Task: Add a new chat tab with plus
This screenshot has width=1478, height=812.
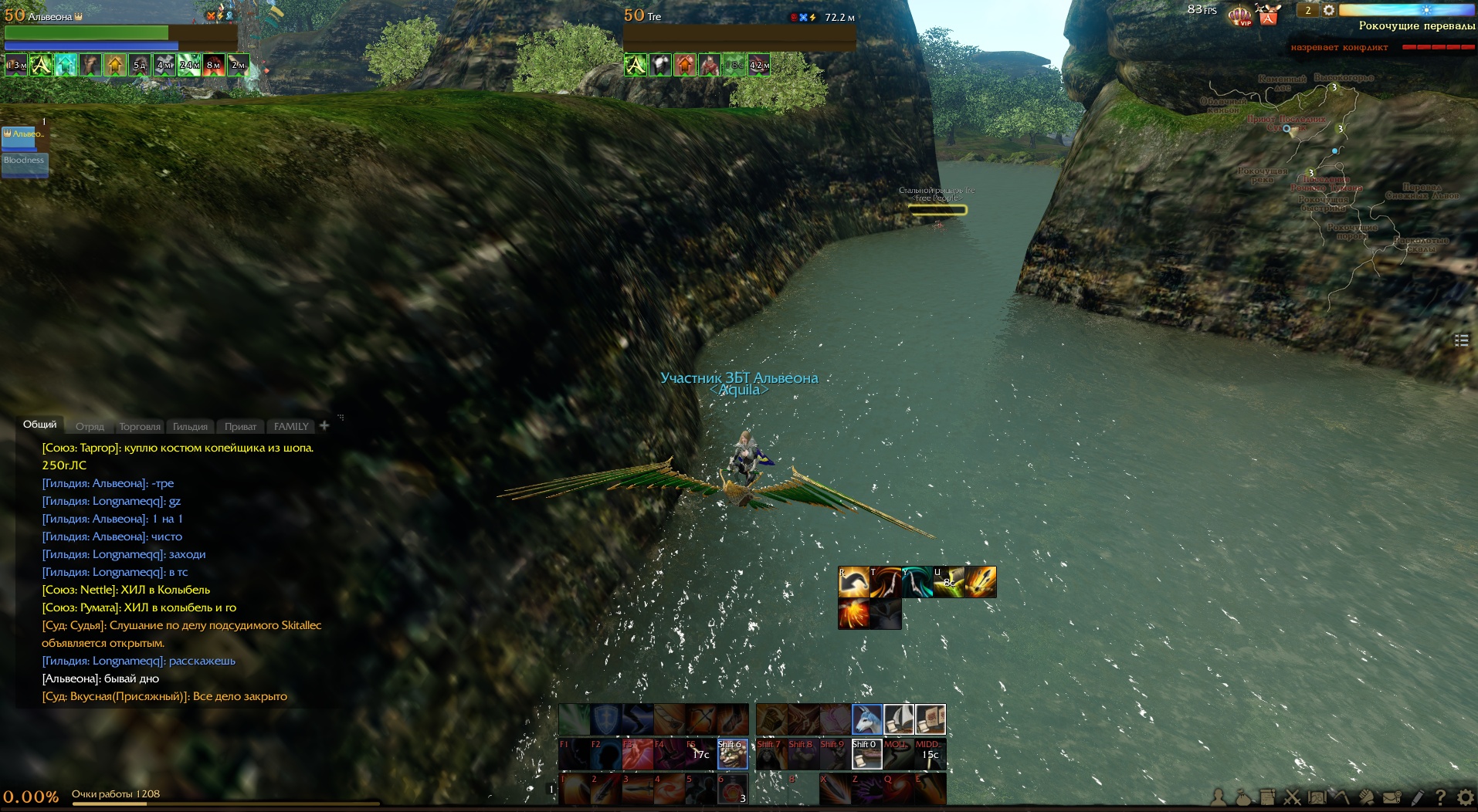Action: pos(324,425)
